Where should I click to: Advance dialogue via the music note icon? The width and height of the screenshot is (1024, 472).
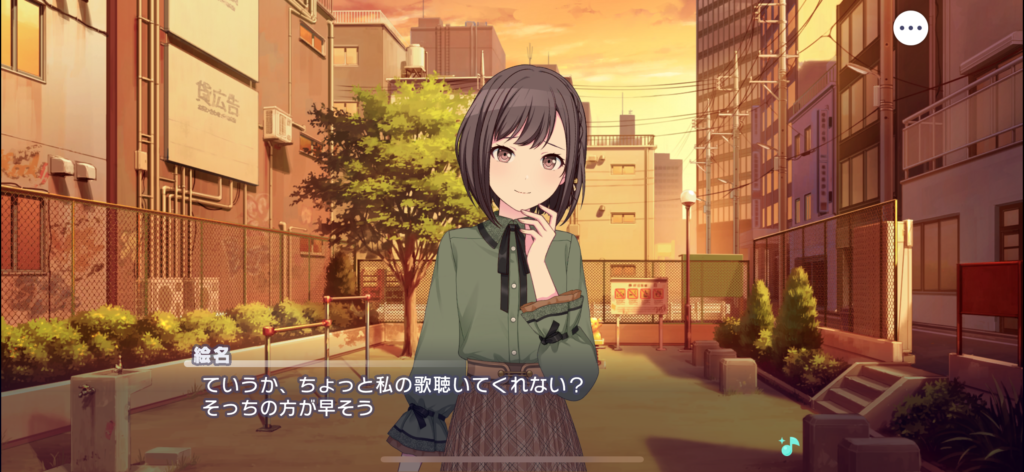(788, 445)
